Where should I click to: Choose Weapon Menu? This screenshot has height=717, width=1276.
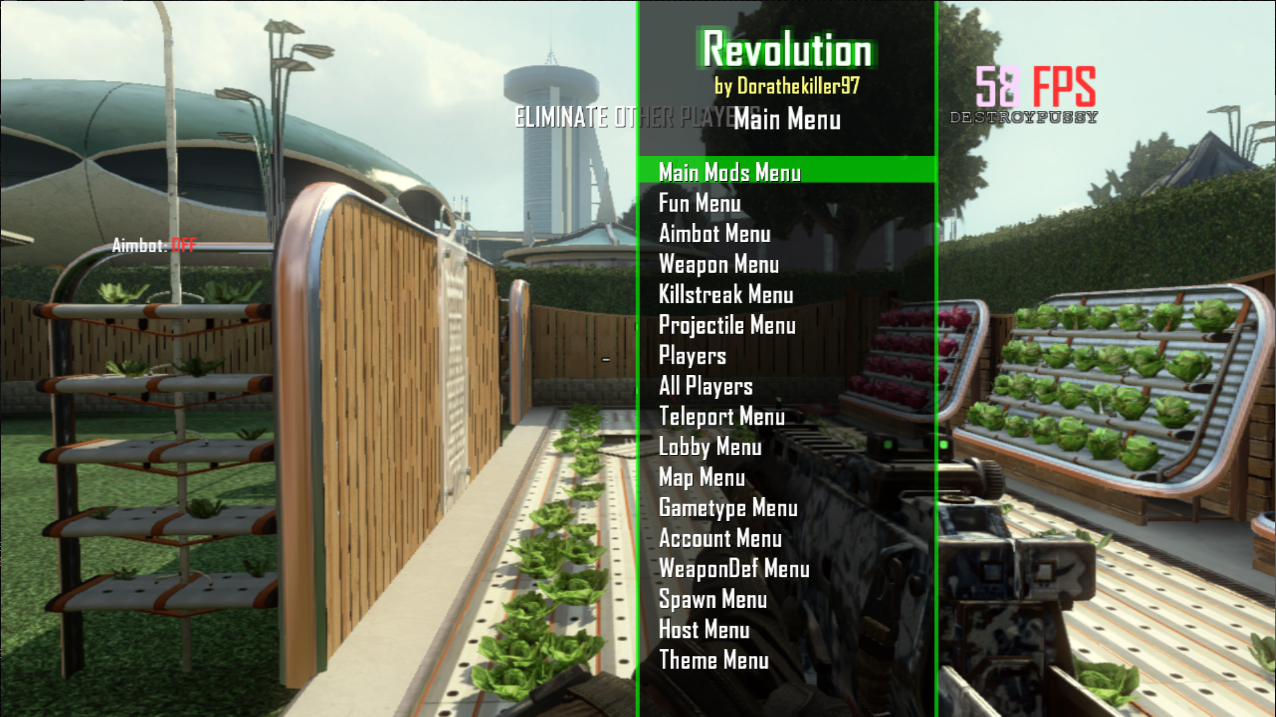[718, 265]
